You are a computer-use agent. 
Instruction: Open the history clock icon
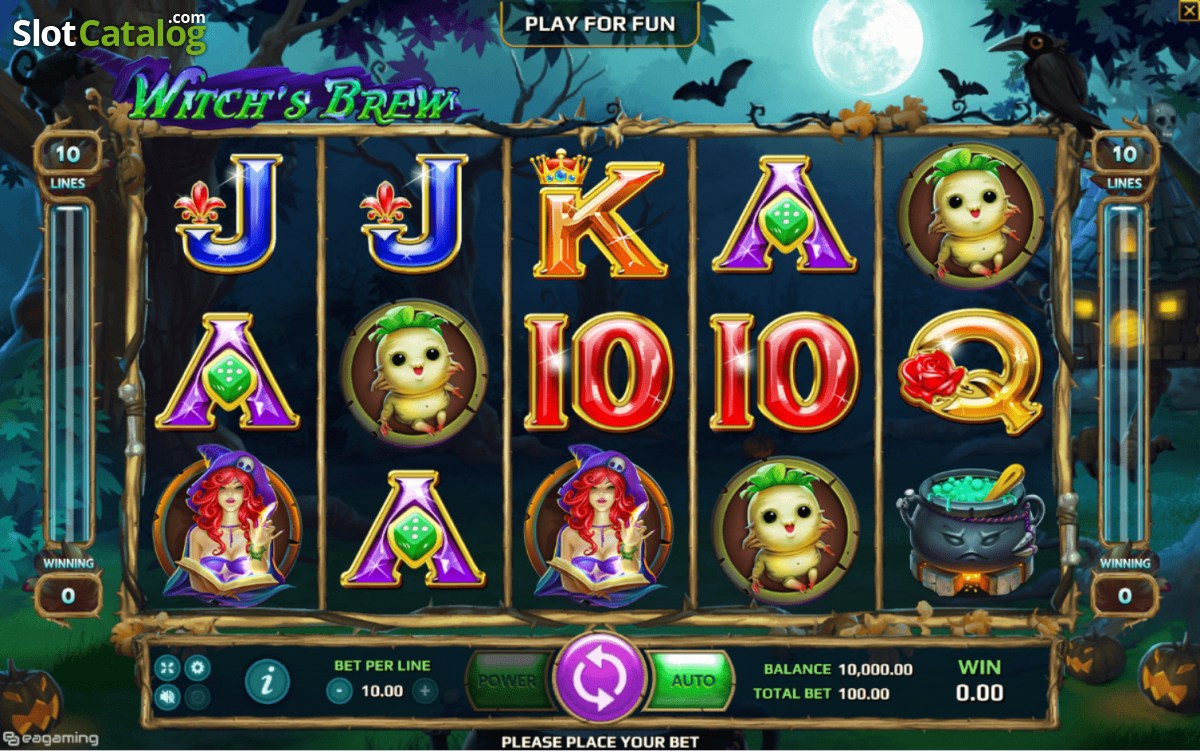point(197,695)
